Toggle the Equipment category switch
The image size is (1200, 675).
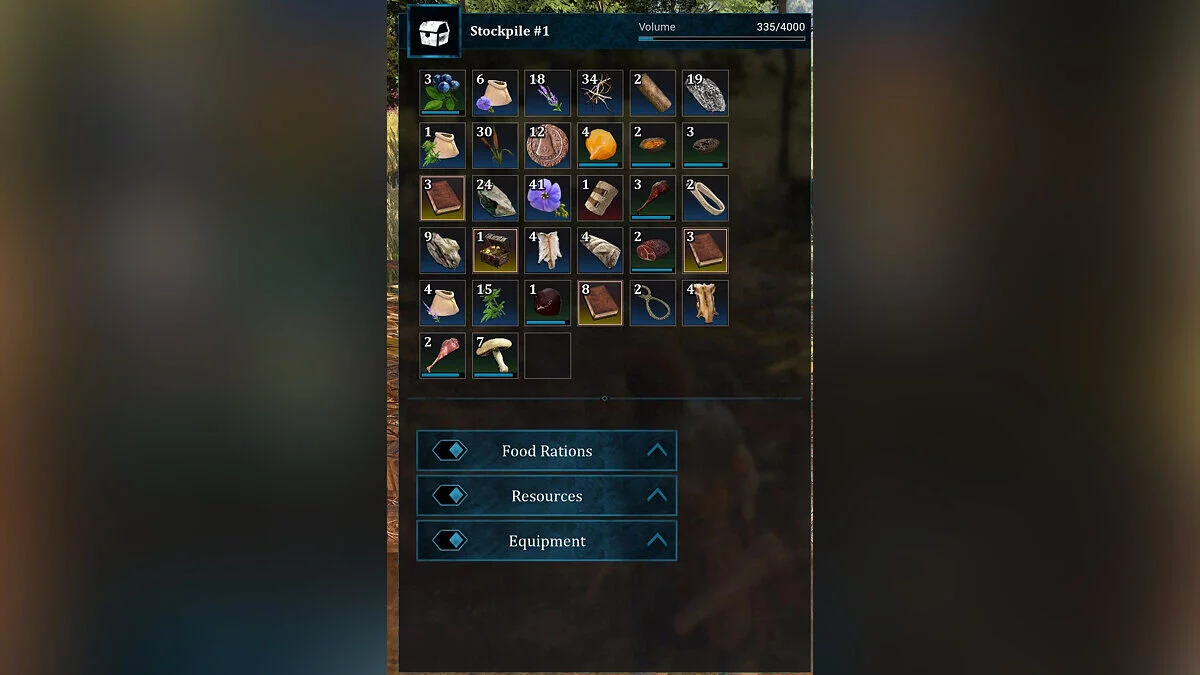(450, 541)
